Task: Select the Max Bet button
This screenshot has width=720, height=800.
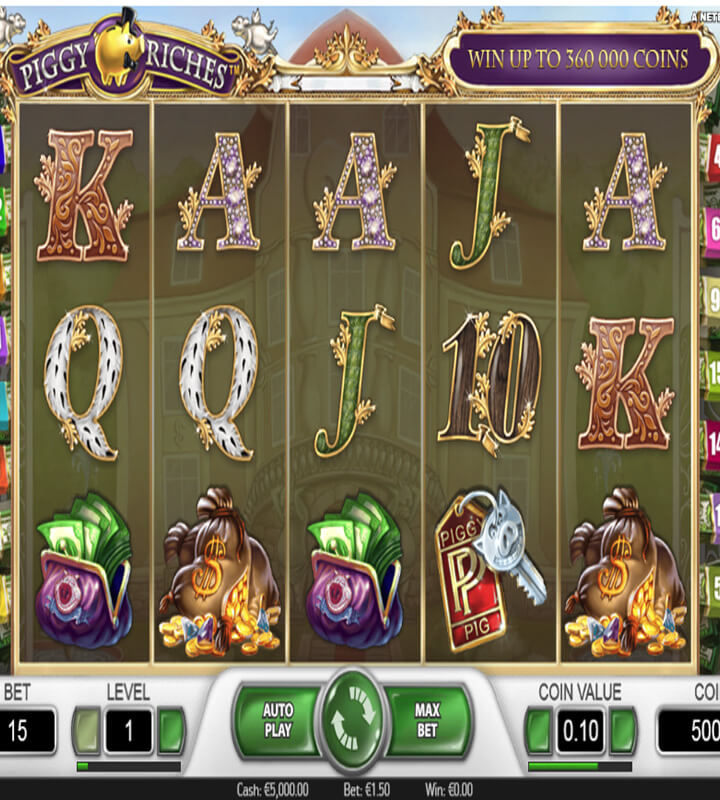Action: [x=427, y=721]
